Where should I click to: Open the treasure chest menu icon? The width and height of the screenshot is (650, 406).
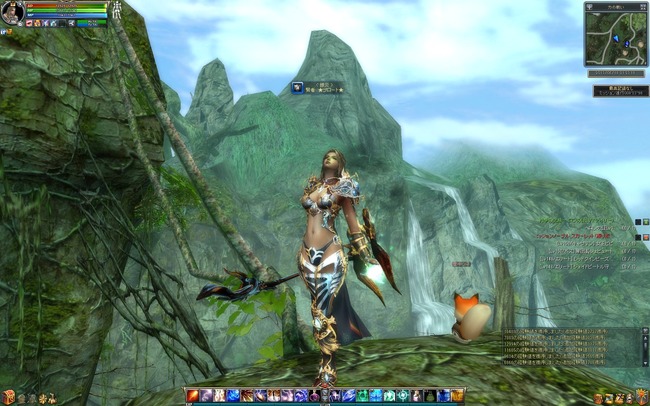point(8,398)
